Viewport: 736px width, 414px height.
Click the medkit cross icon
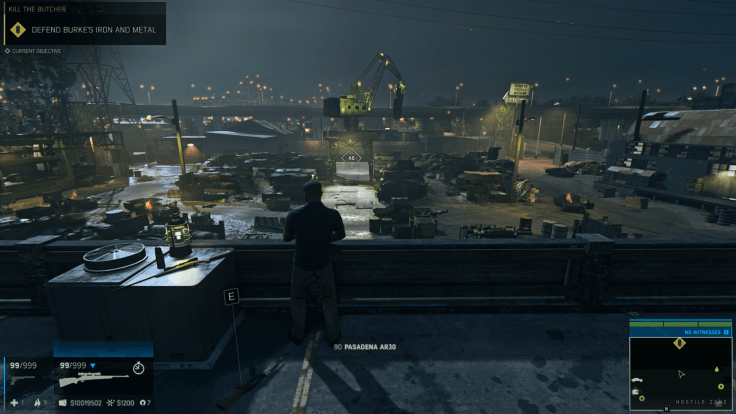pyautogui.click(x=13, y=402)
